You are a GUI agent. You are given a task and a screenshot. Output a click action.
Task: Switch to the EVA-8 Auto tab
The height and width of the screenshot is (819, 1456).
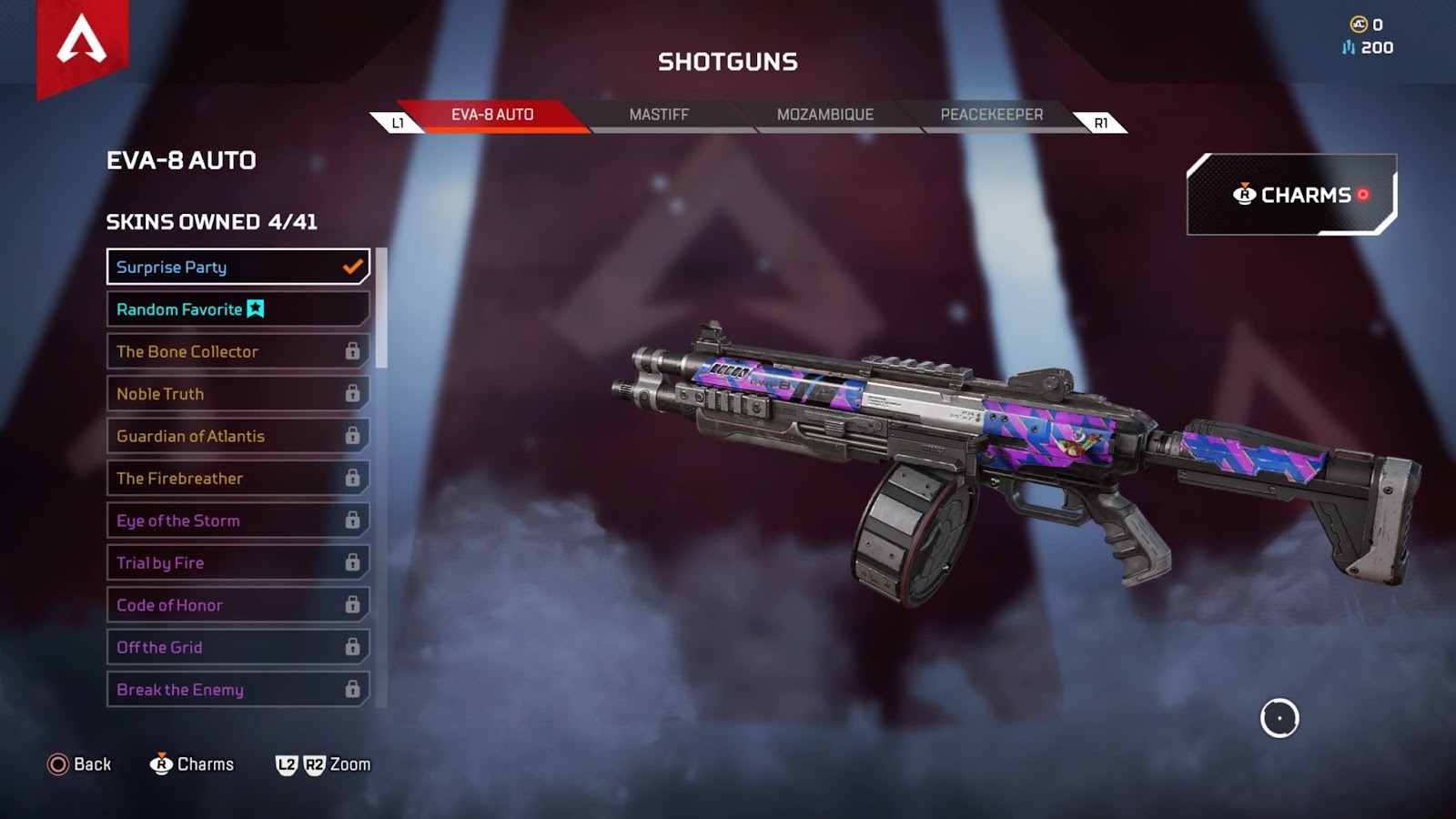coord(492,115)
